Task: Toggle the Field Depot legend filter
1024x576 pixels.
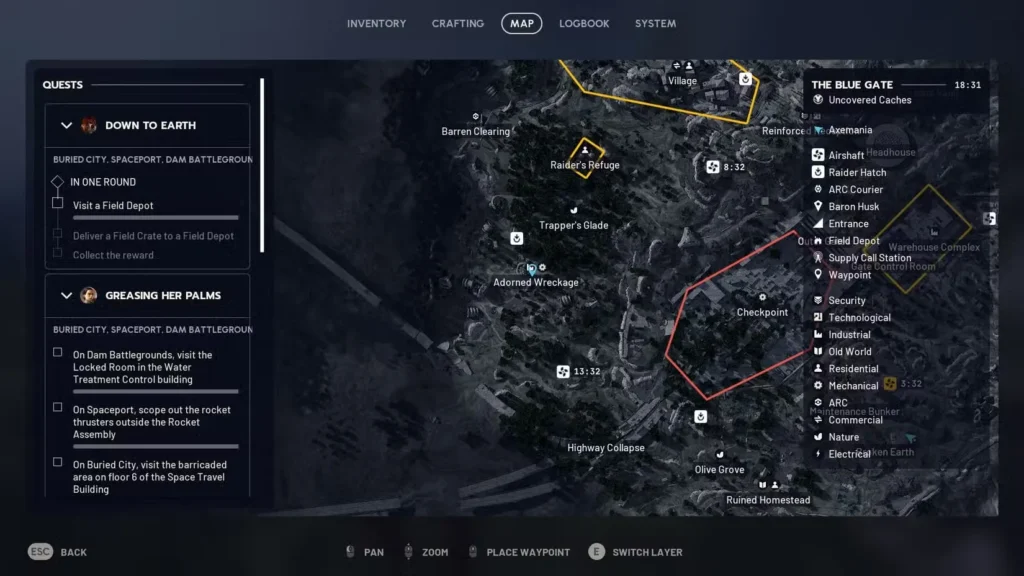Action: pyautogui.click(x=853, y=241)
